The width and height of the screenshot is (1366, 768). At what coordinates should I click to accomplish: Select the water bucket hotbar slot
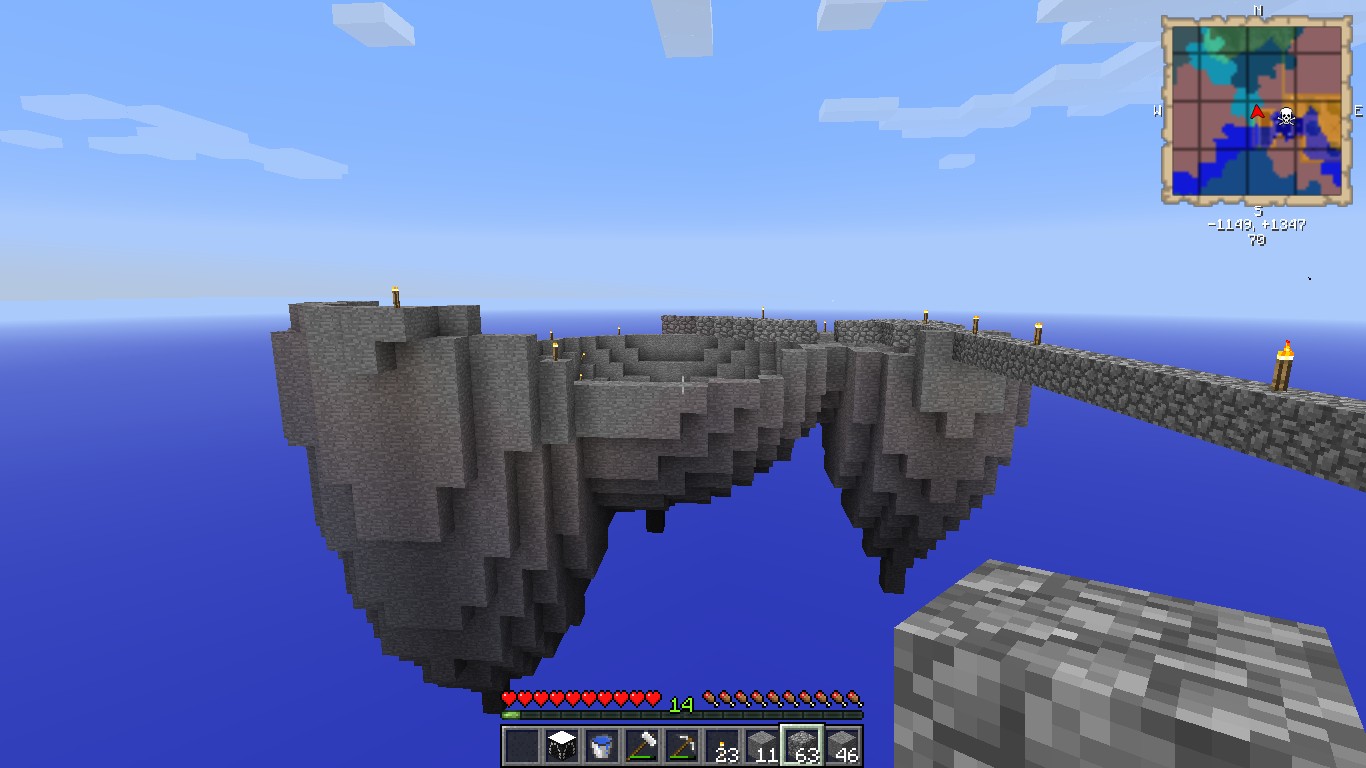click(602, 746)
